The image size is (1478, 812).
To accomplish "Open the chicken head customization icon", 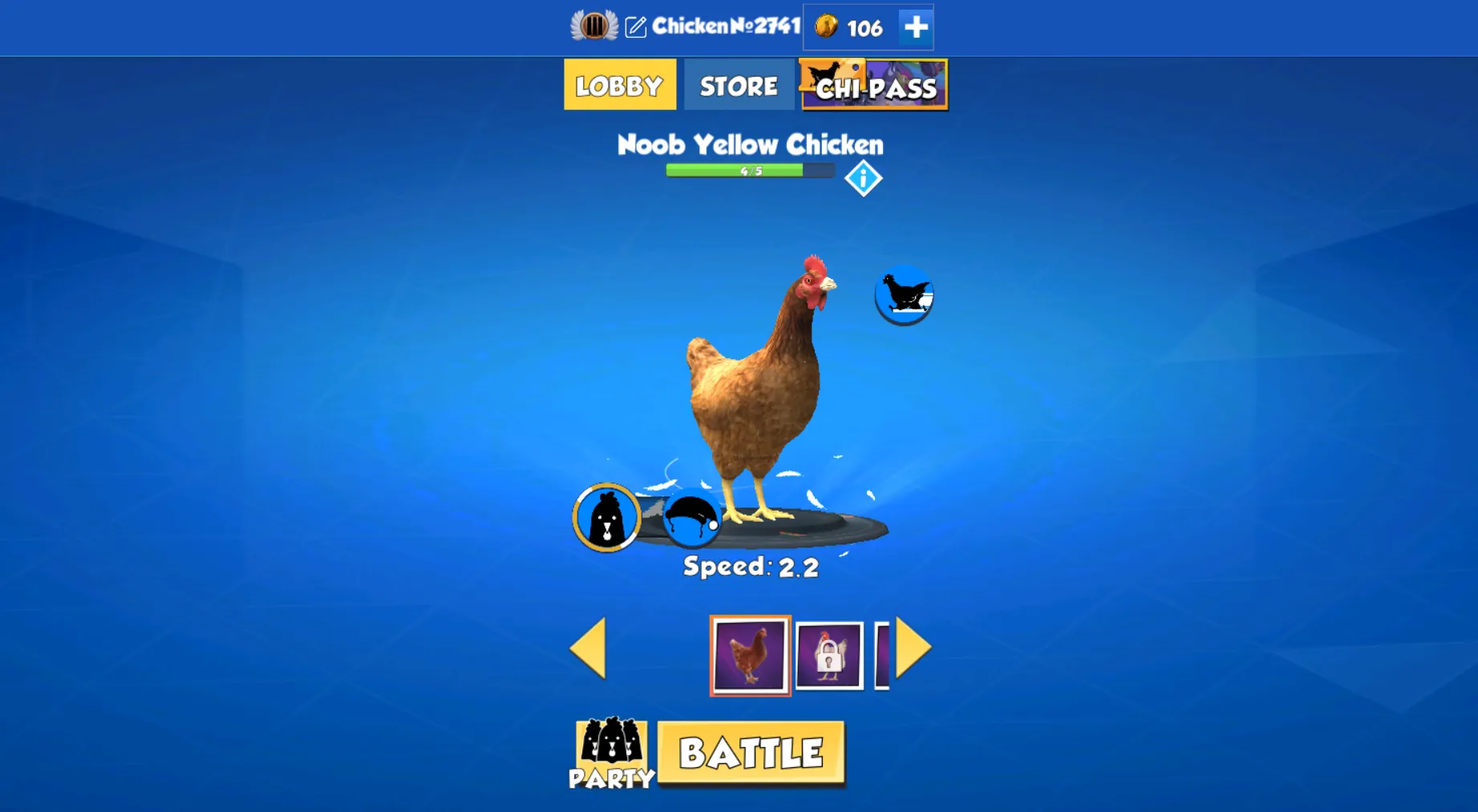I will [605, 517].
